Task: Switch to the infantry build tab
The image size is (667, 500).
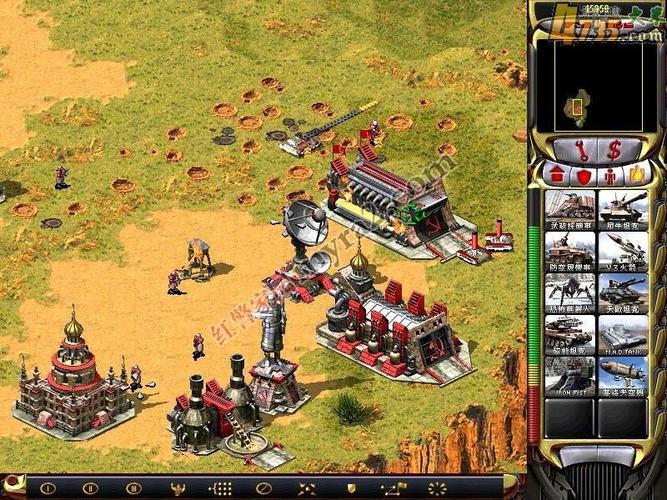Action: tap(609, 175)
